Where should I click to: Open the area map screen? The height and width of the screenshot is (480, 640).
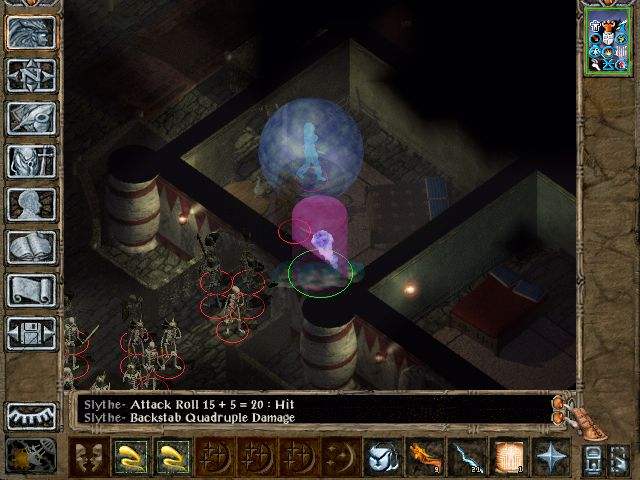[x=31, y=75]
